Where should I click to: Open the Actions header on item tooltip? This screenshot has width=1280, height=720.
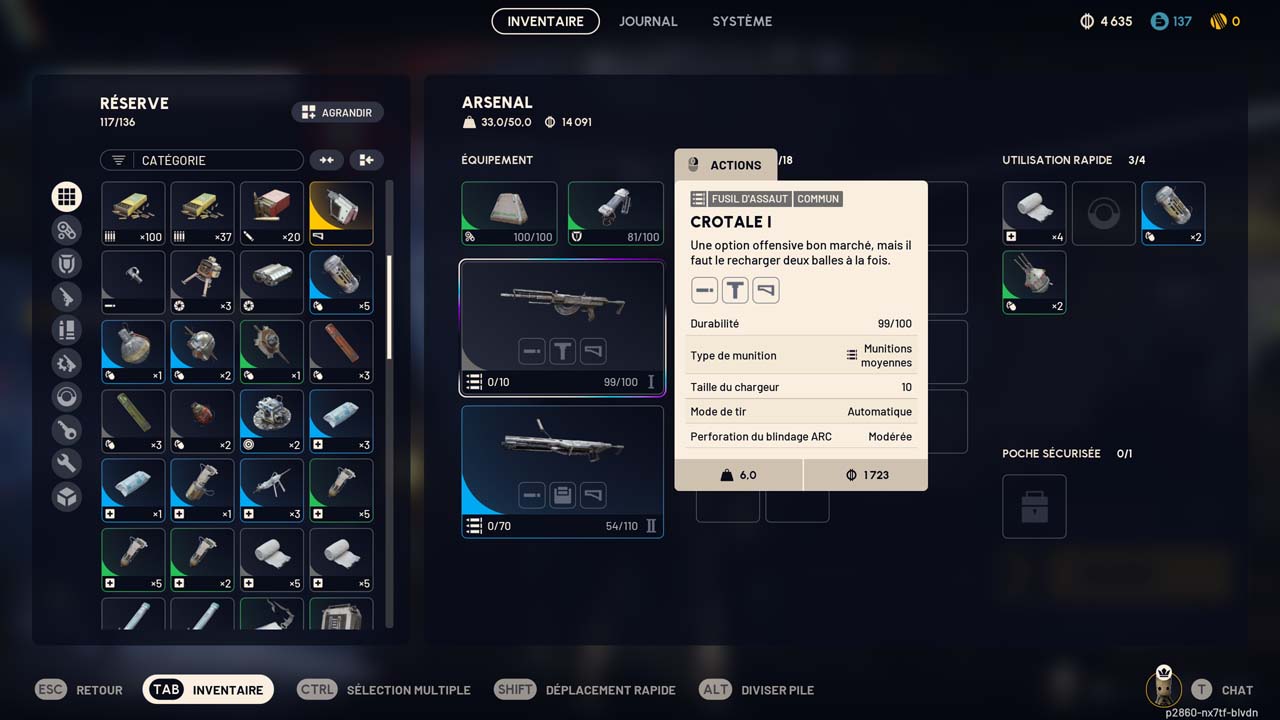[x=725, y=165]
